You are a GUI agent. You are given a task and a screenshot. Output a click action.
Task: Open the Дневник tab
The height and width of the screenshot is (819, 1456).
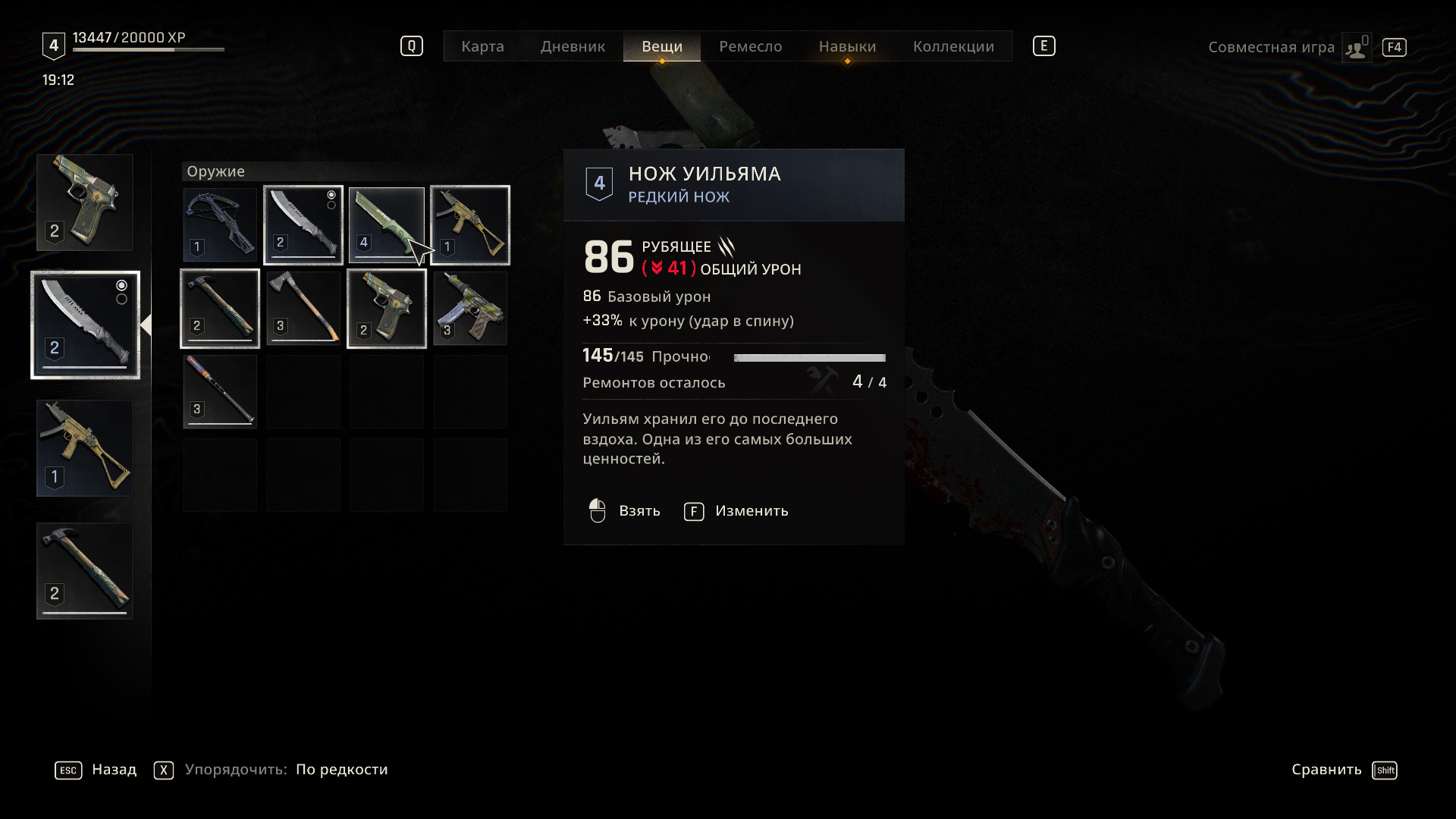pos(573,46)
